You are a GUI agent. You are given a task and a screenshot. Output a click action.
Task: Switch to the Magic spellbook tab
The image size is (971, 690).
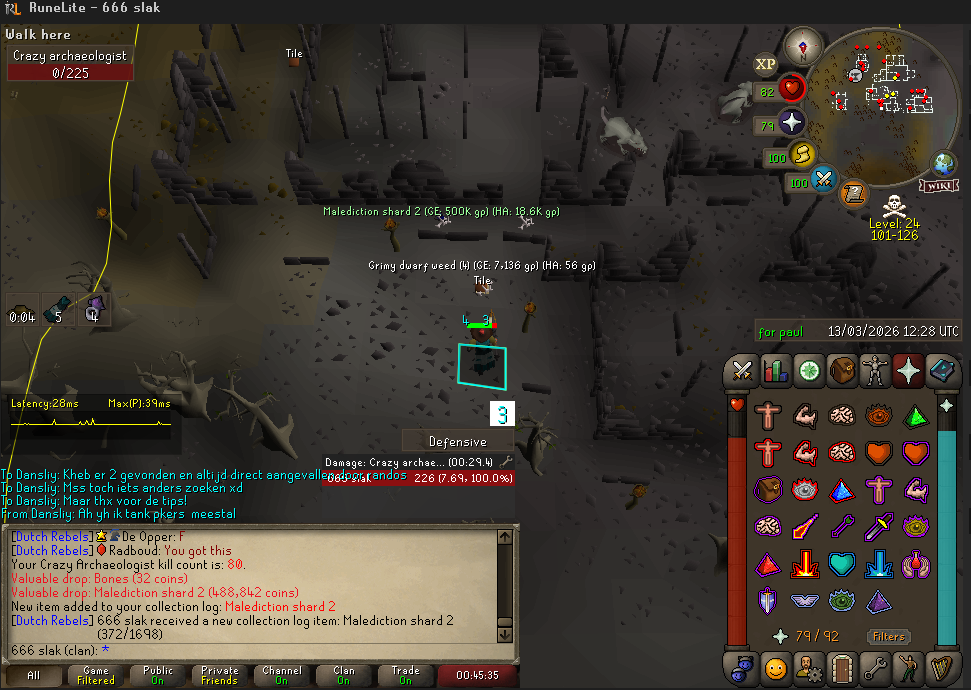941,370
